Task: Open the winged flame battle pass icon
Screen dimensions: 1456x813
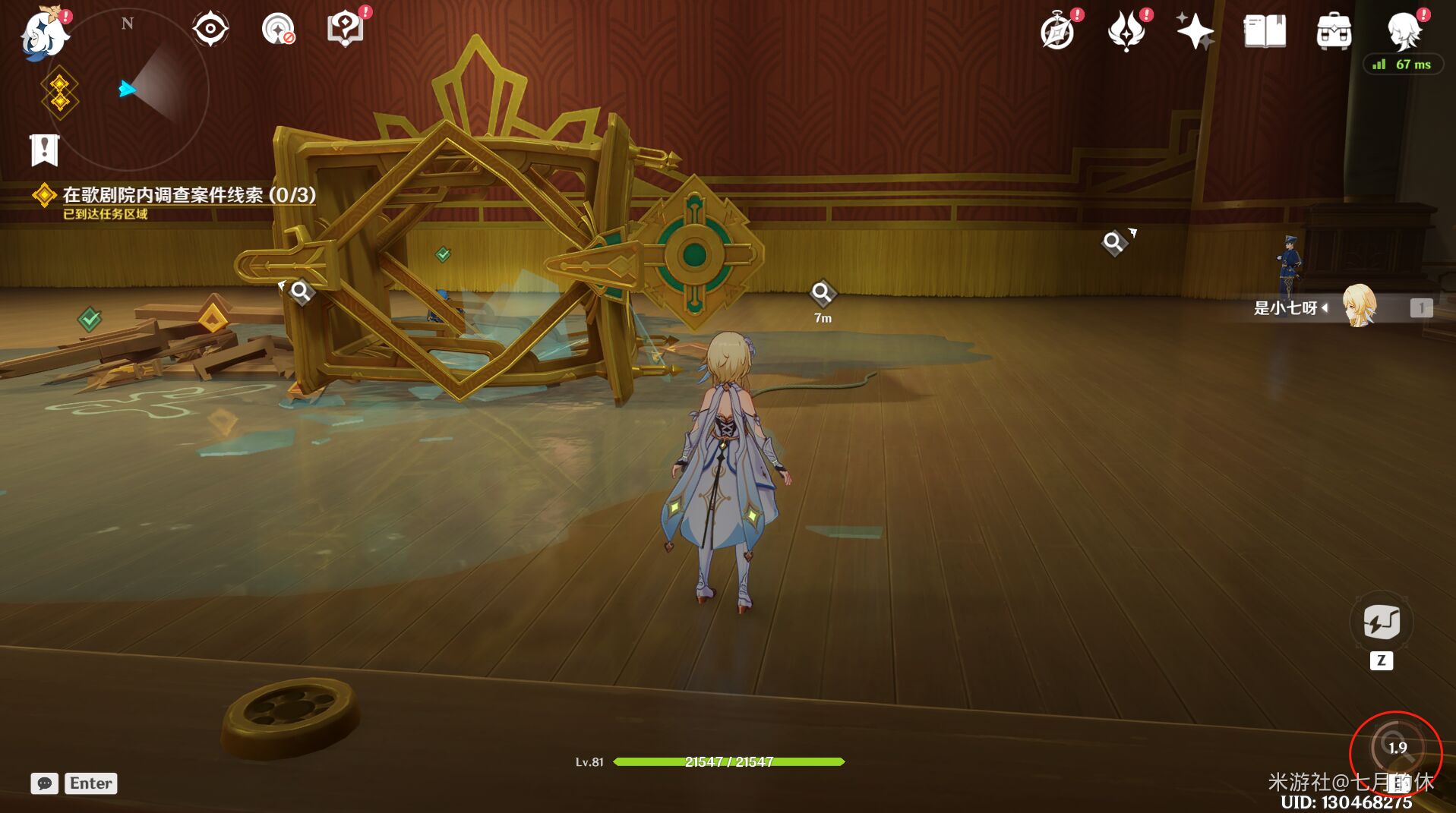Action: 1126,32
